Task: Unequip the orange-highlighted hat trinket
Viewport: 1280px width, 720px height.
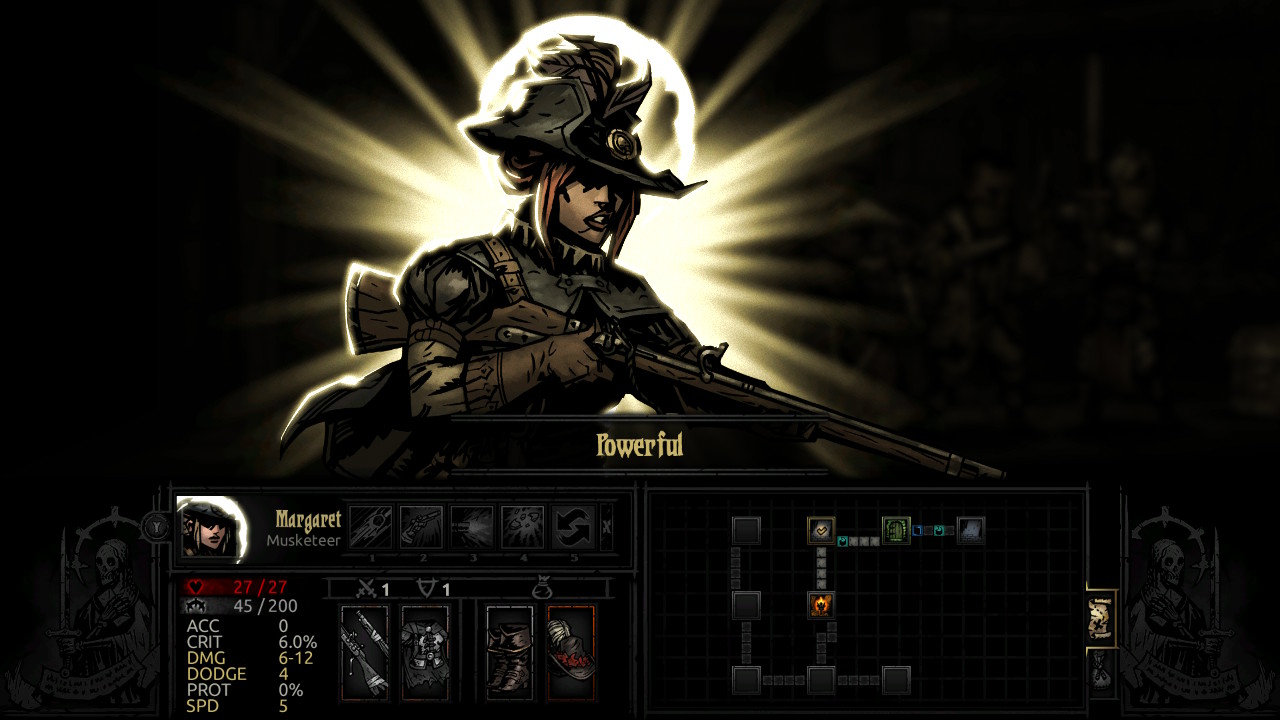Action: coord(570,650)
